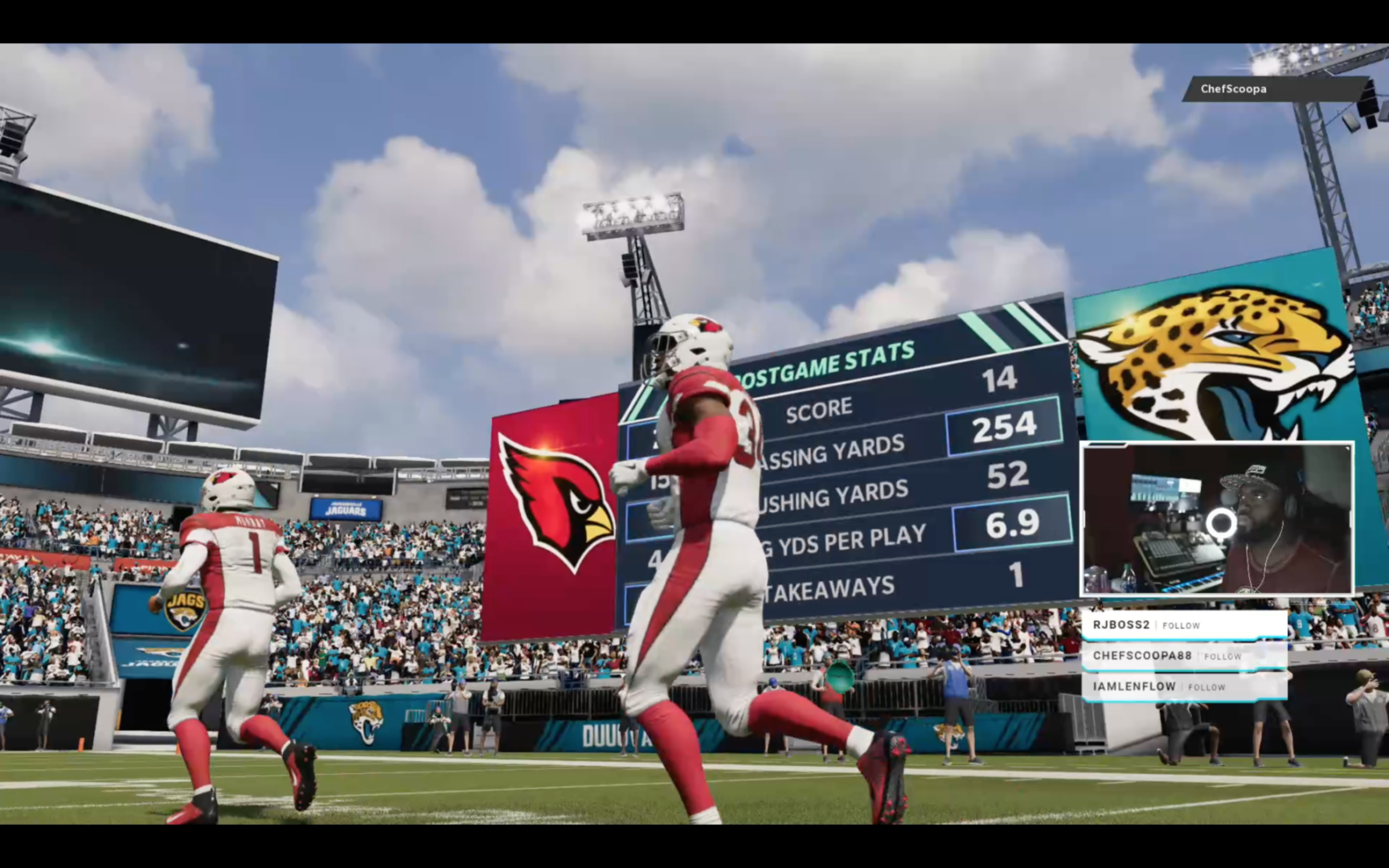Select the streamer webcam thumbnail
The height and width of the screenshot is (868, 1389).
tap(1217, 518)
